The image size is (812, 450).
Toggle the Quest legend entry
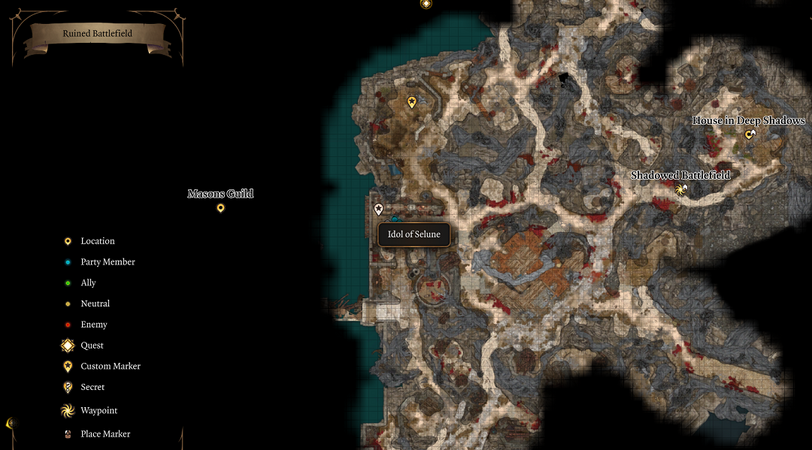click(x=92, y=345)
